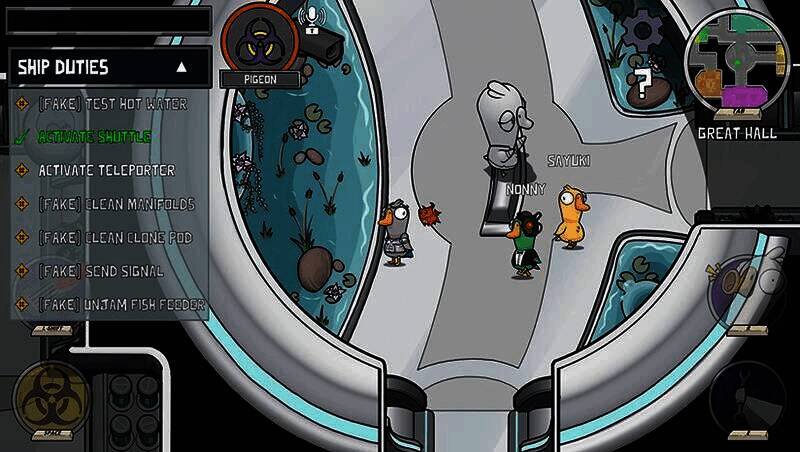The image size is (800, 452).
Task: Select the completed Activate Shuttle task
Action: (94, 136)
